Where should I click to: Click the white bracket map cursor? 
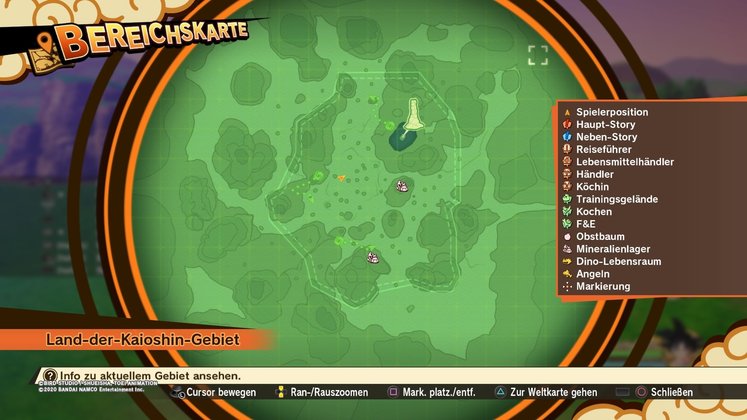pos(538,54)
